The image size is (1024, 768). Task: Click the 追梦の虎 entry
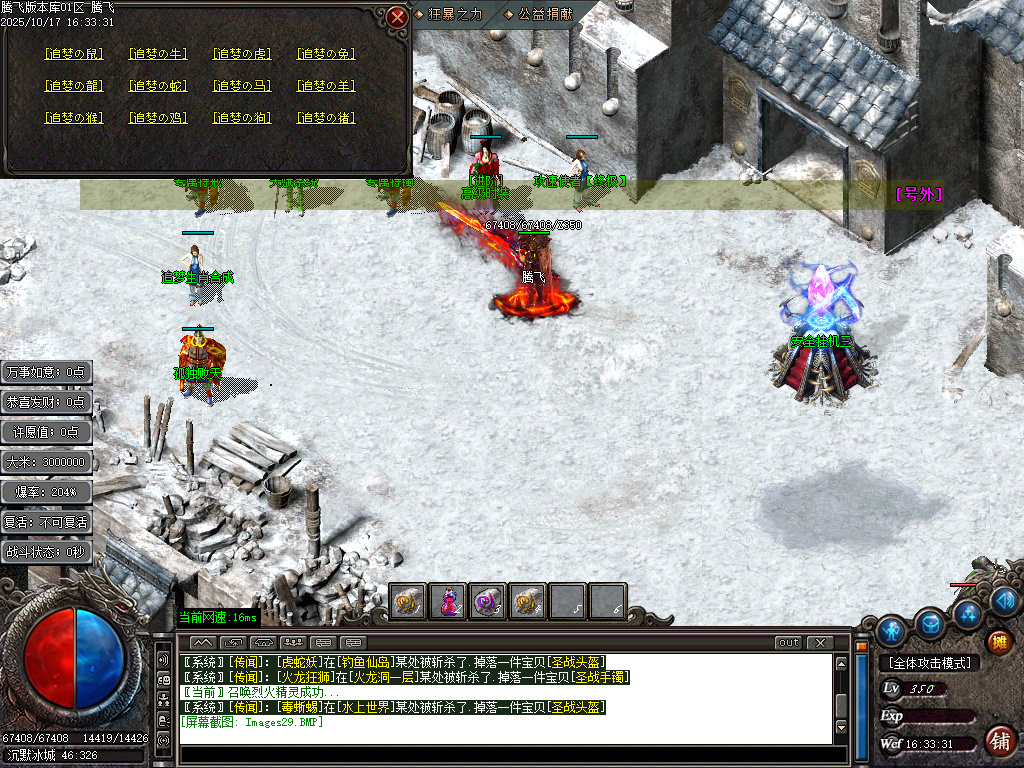coord(242,54)
